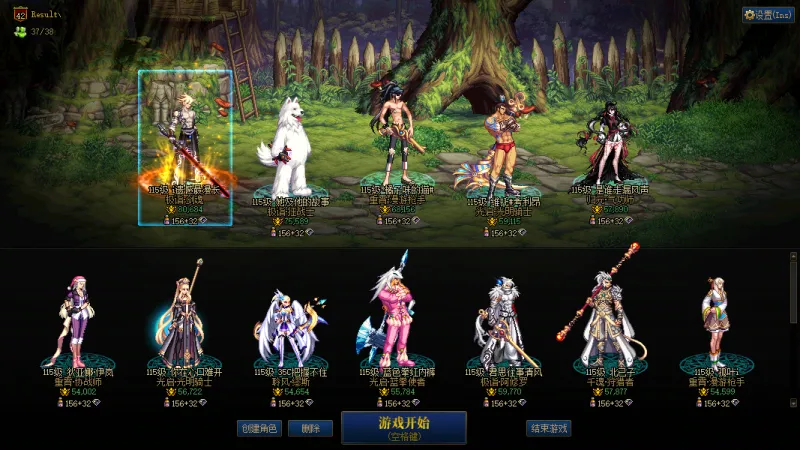
Task: End the game with 结束游戏 button
Action: pos(549,428)
